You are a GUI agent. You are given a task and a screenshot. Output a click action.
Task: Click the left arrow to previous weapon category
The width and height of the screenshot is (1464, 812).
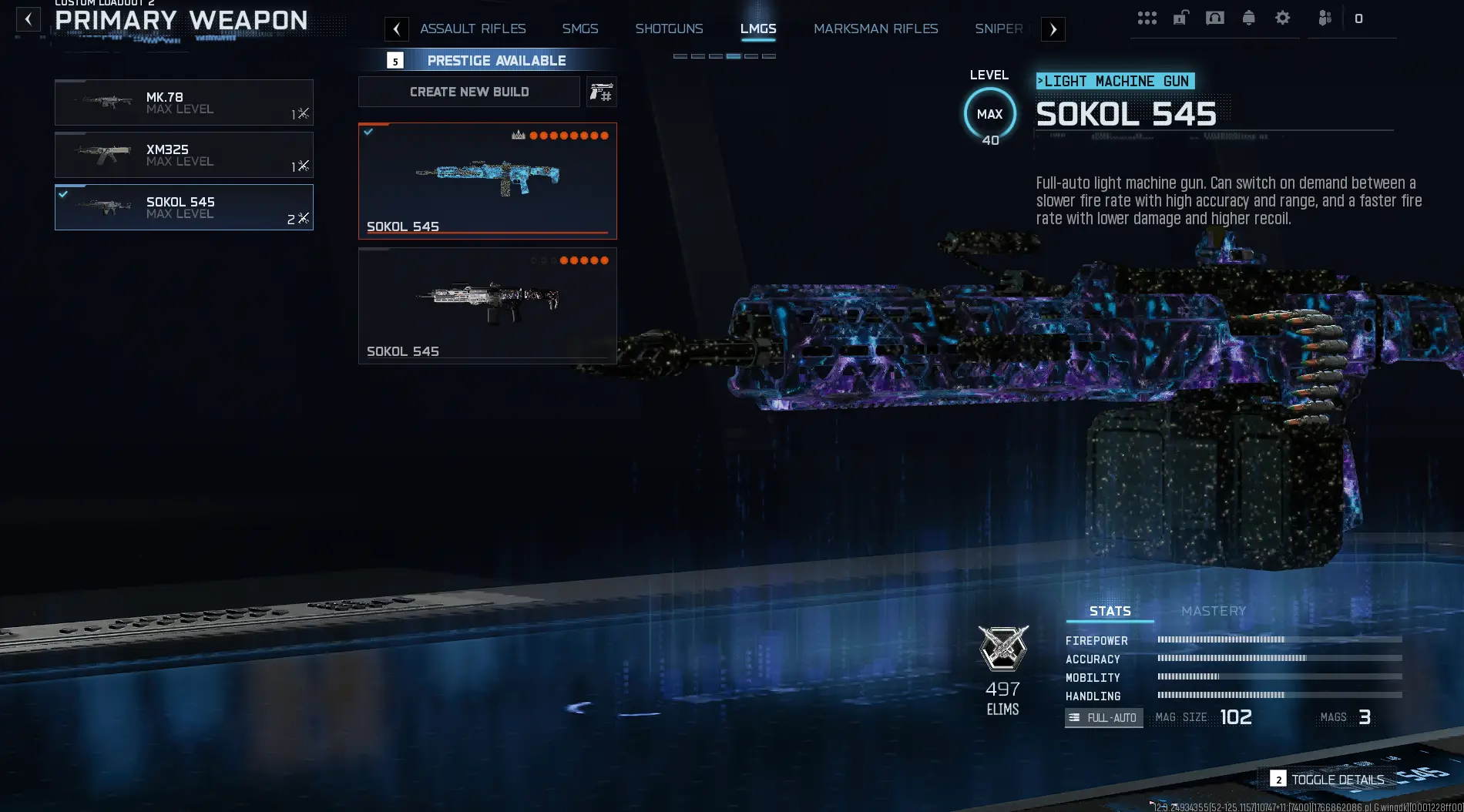click(397, 29)
